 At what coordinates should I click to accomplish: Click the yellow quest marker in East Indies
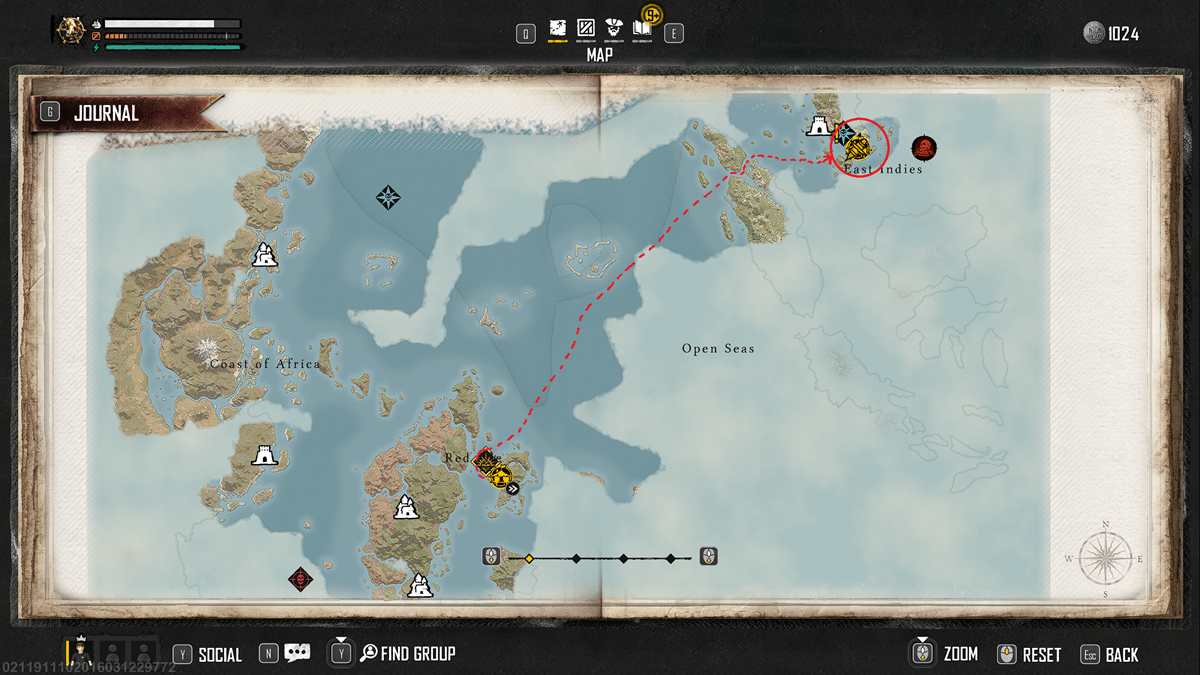point(859,150)
